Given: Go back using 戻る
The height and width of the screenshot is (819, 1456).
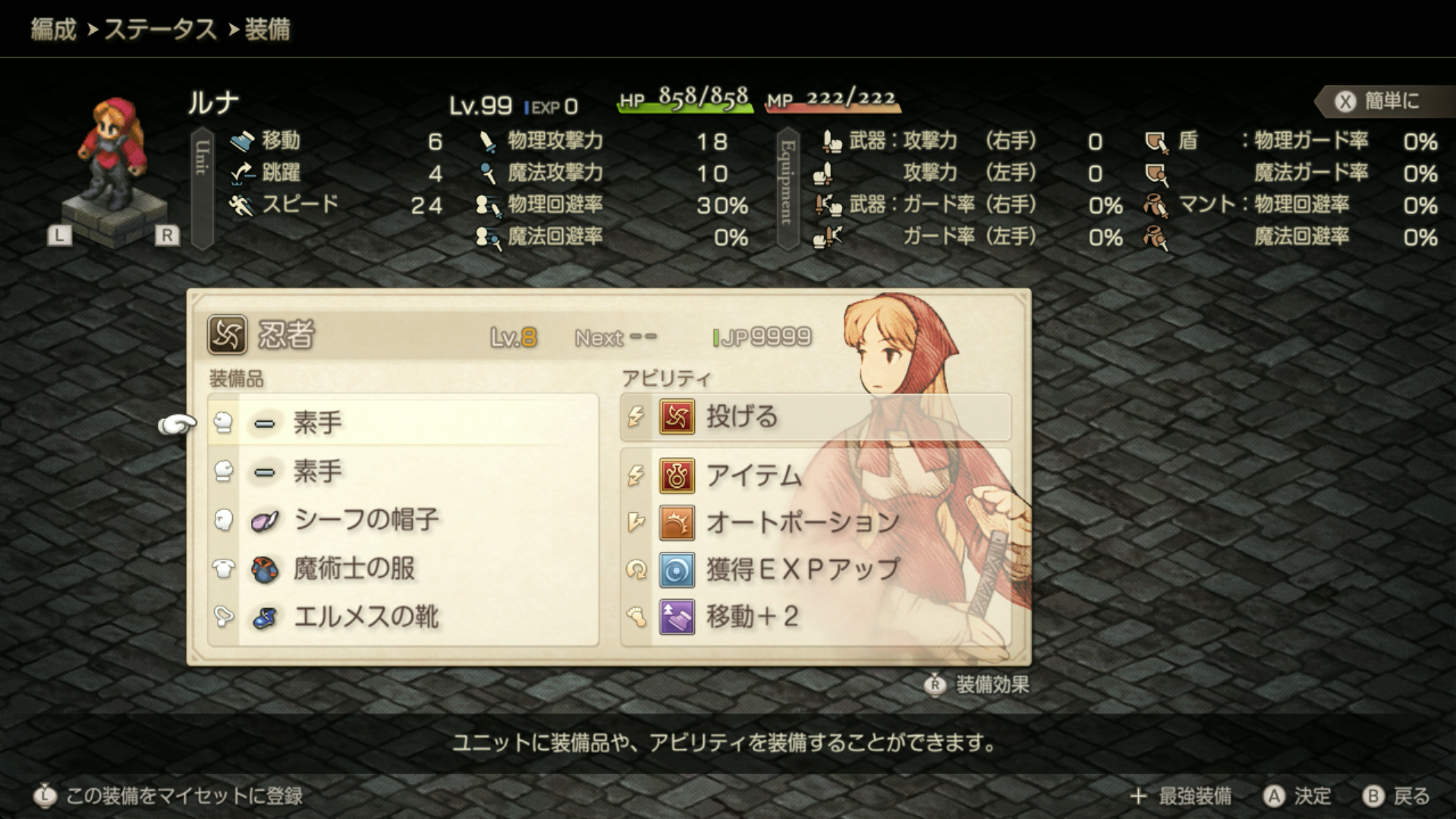Looking at the screenshot, I should pyautogui.click(x=1396, y=795).
